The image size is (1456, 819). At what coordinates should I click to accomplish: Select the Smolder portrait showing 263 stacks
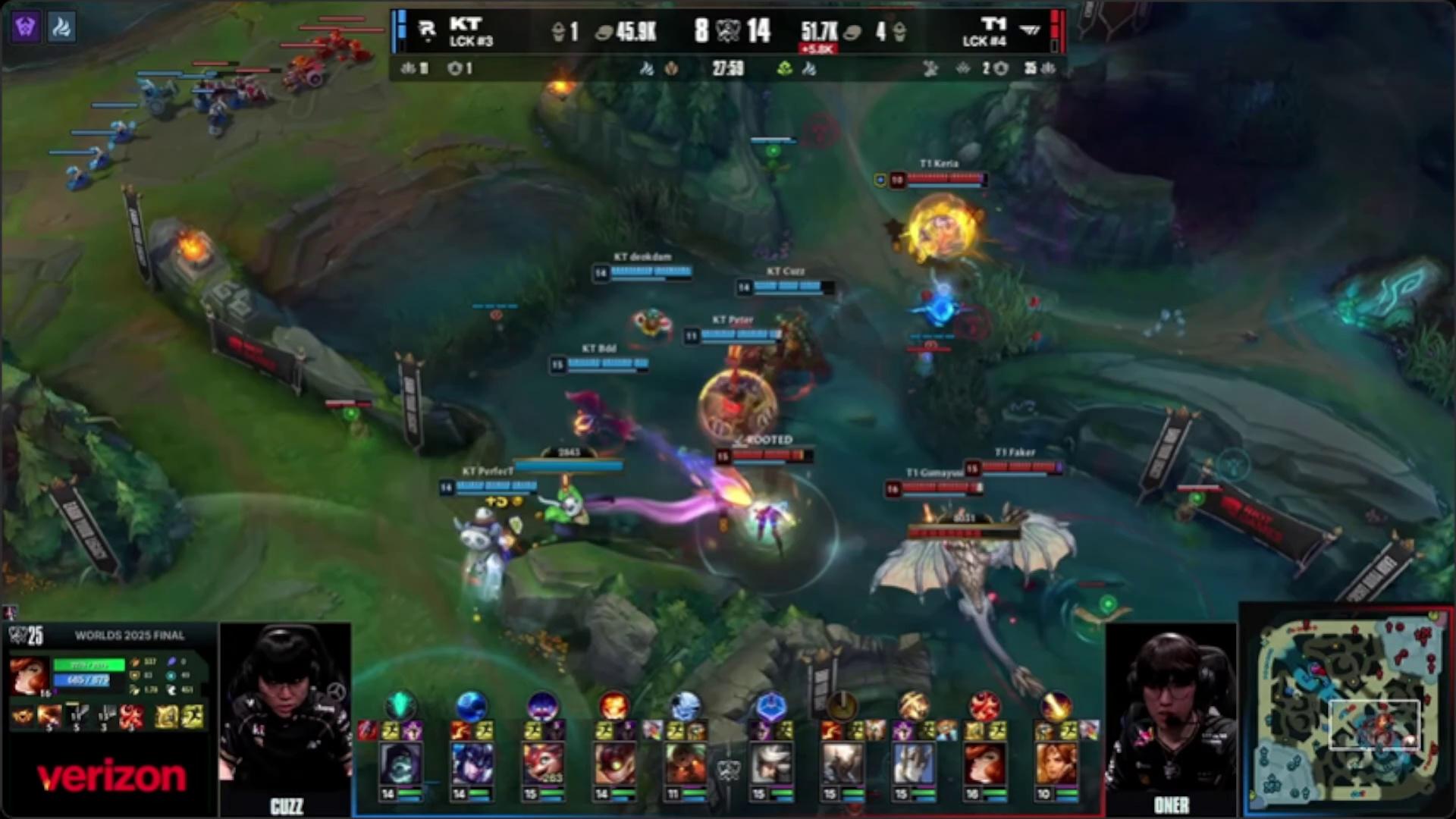pos(543,761)
